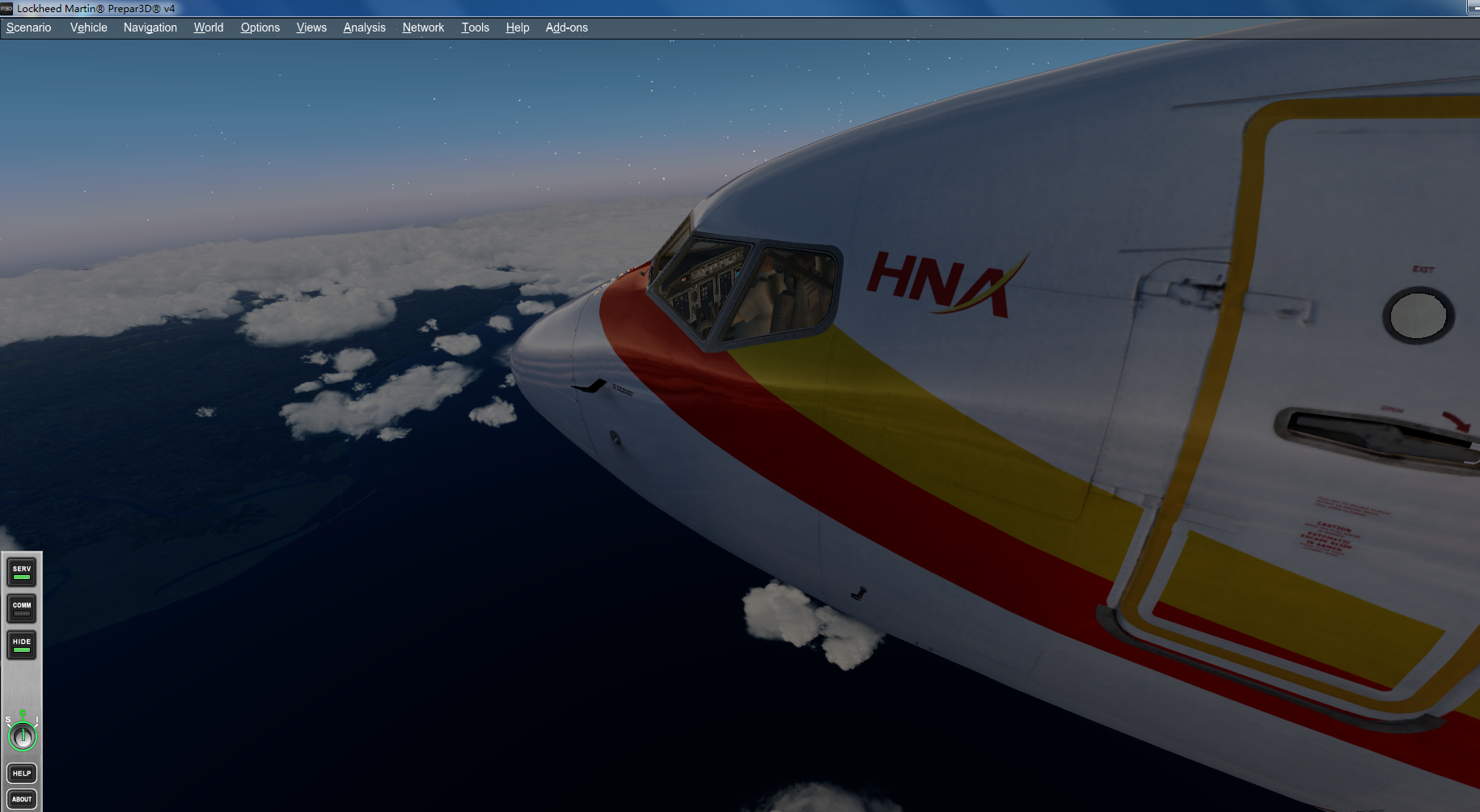The height and width of the screenshot is (812, 1480).
Task: Click the window control in the top-right corner
Action: tap(1474, 8)
